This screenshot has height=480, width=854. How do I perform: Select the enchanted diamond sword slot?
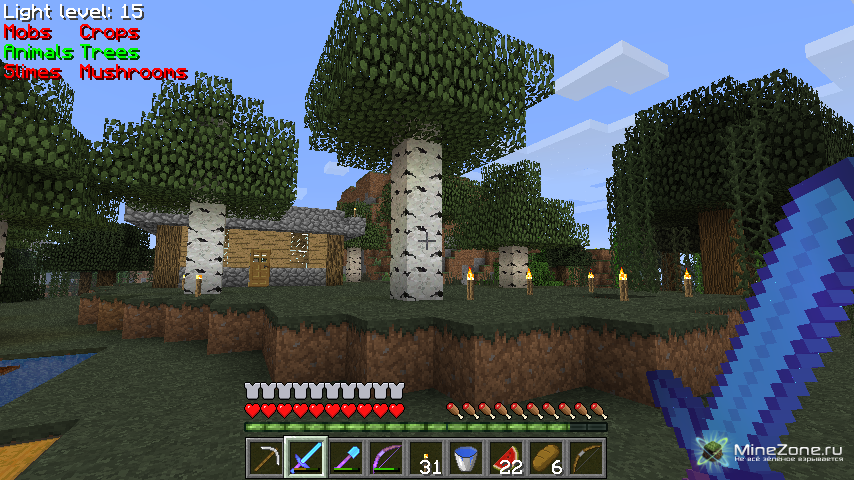coord(305,458)
